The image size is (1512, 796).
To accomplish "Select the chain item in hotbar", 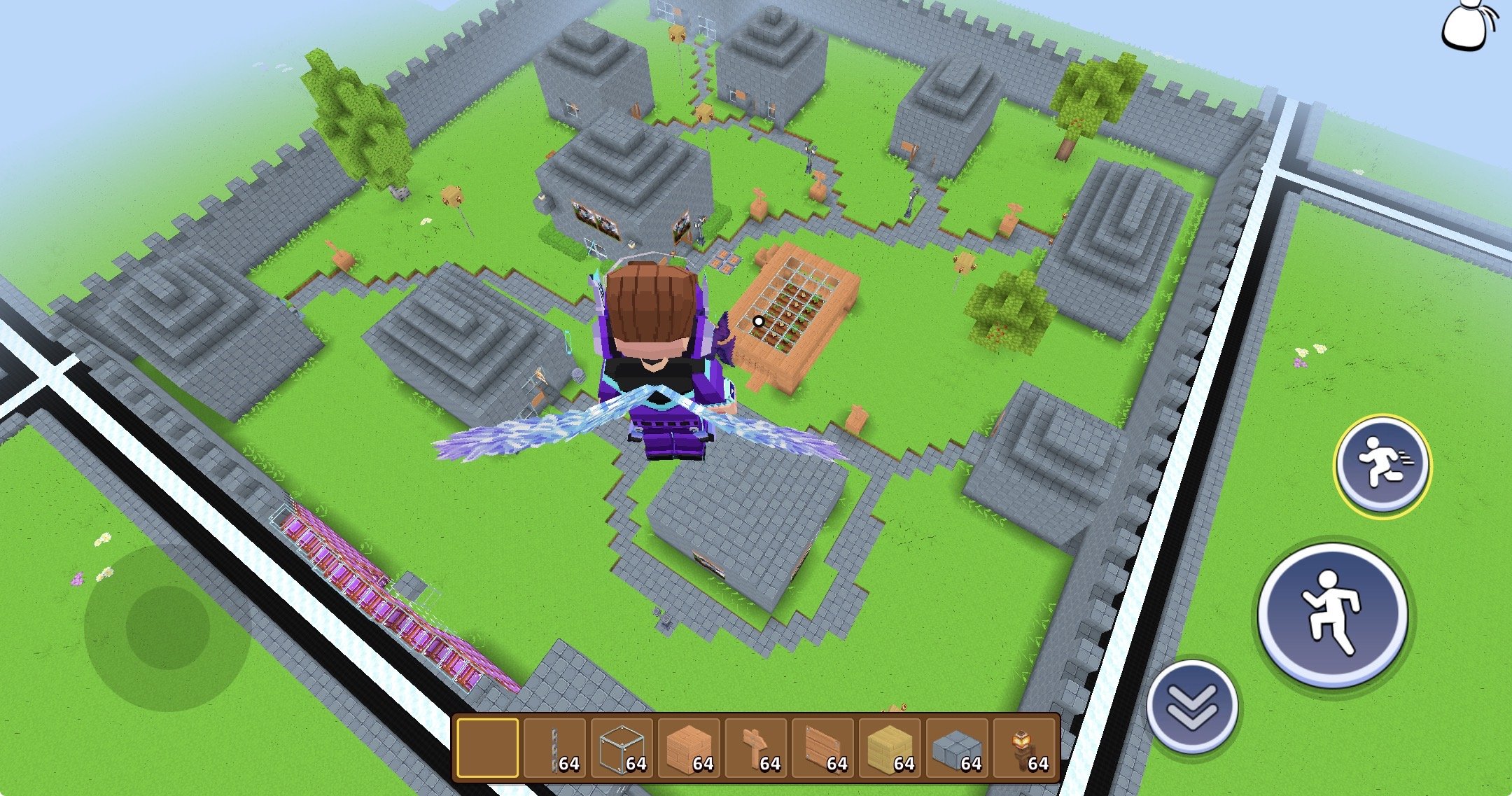I will point(554,748).
